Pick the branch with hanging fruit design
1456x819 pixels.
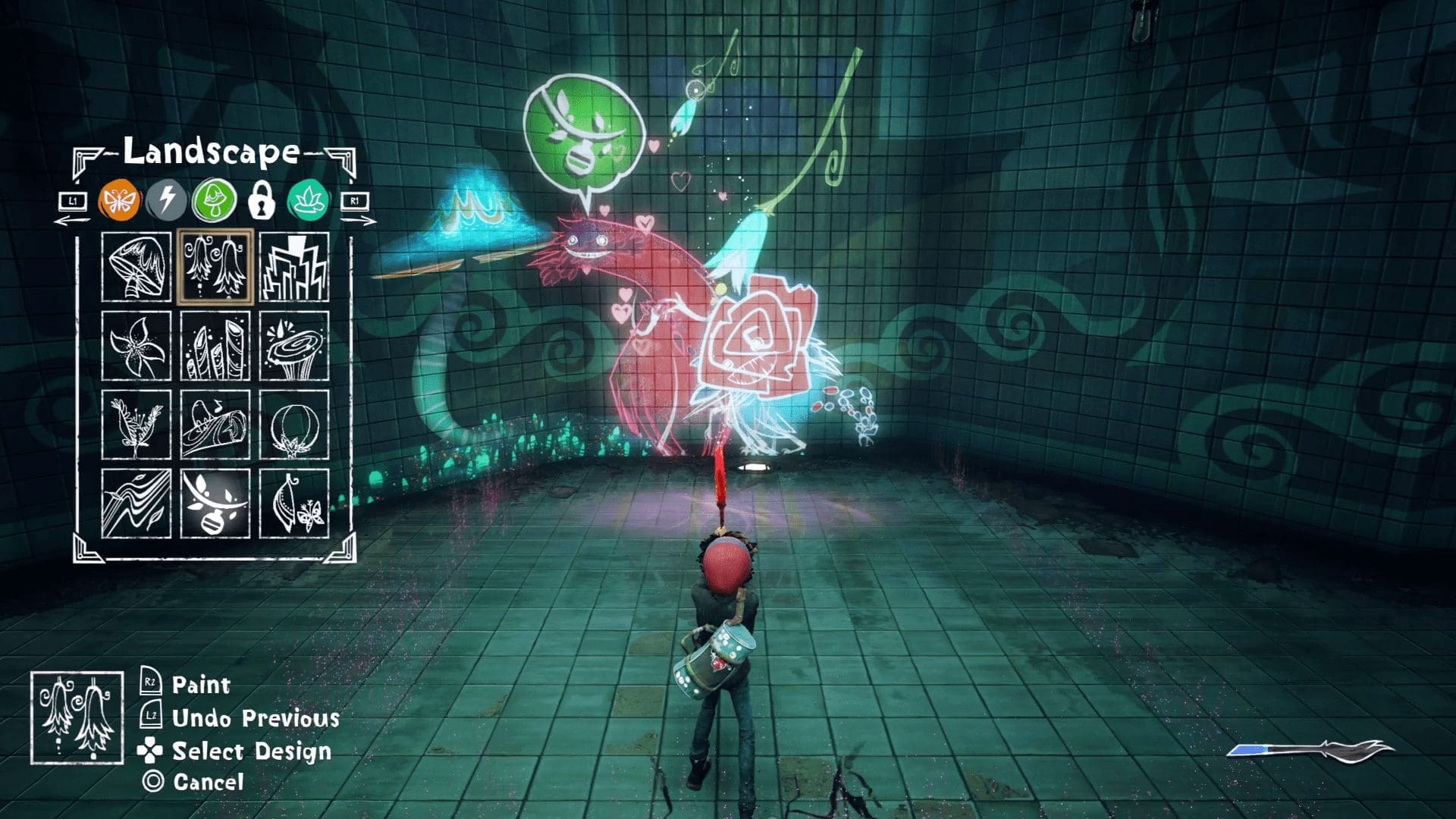[x=215, y=504]
